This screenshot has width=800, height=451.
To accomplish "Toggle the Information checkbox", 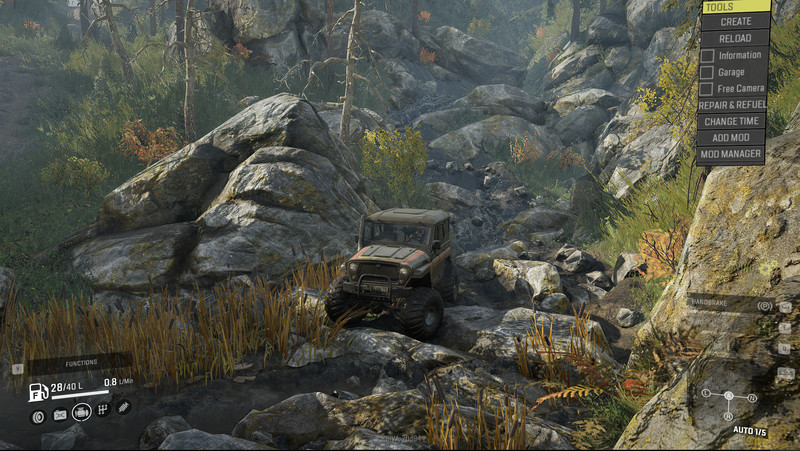I will coord(707,55).
